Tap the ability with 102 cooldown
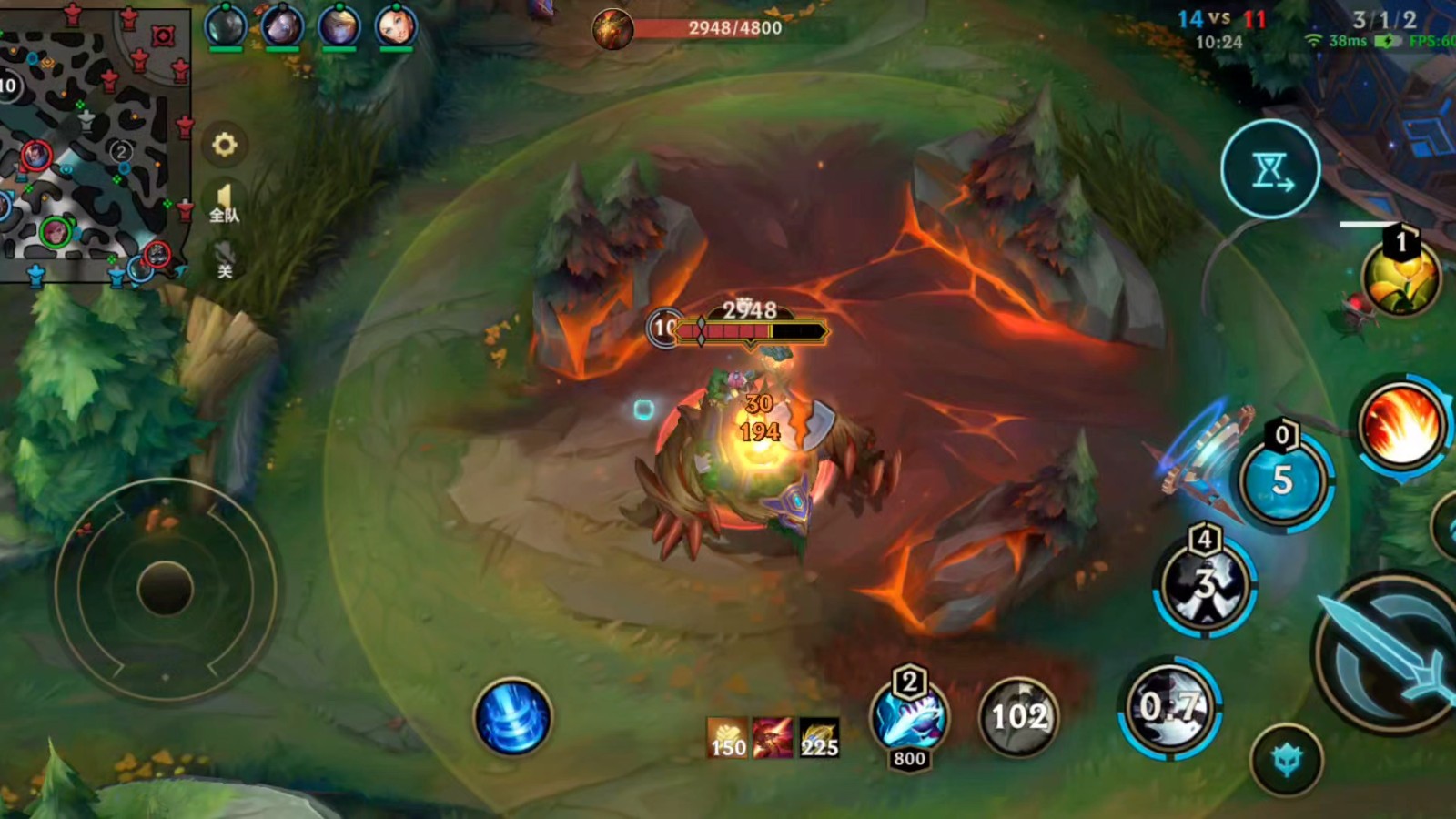 coord(1018,717)
